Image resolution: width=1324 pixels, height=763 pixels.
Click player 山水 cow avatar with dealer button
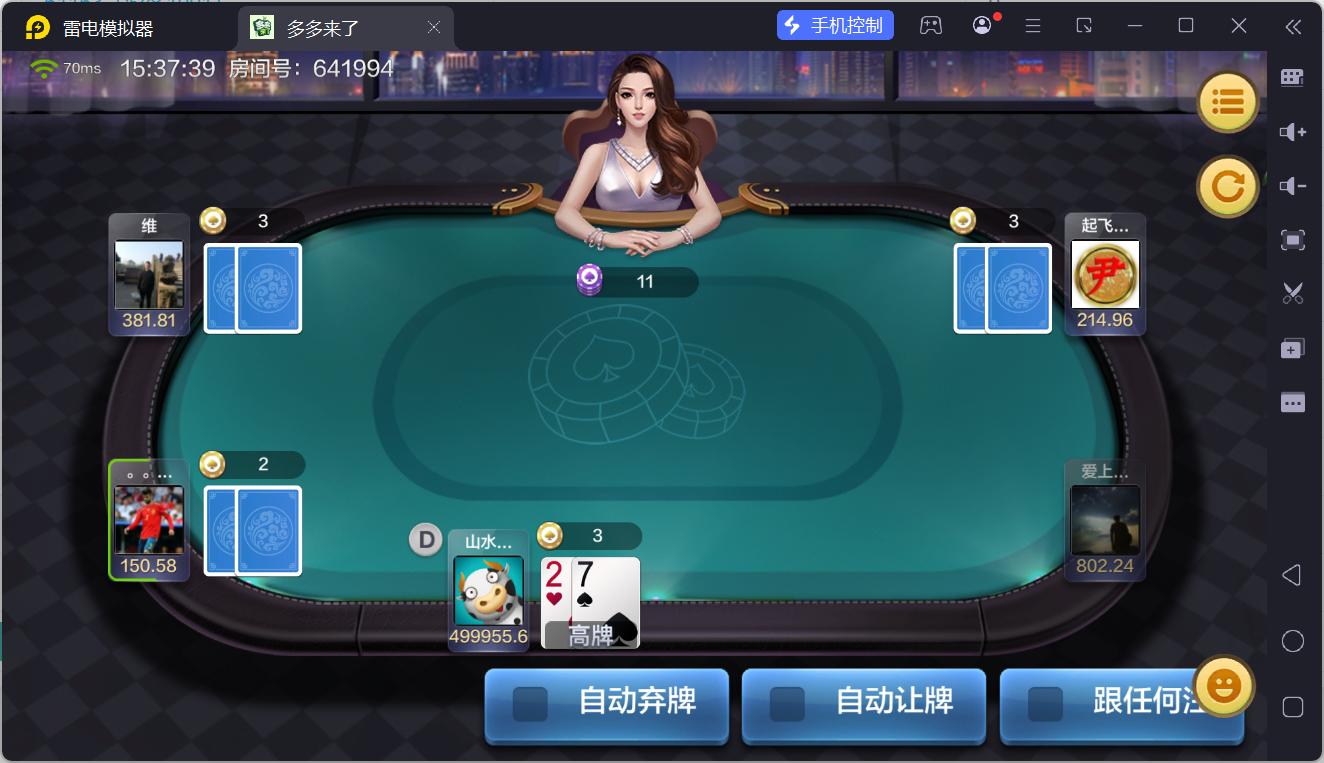pyautogui.click(x=489, y=592)
